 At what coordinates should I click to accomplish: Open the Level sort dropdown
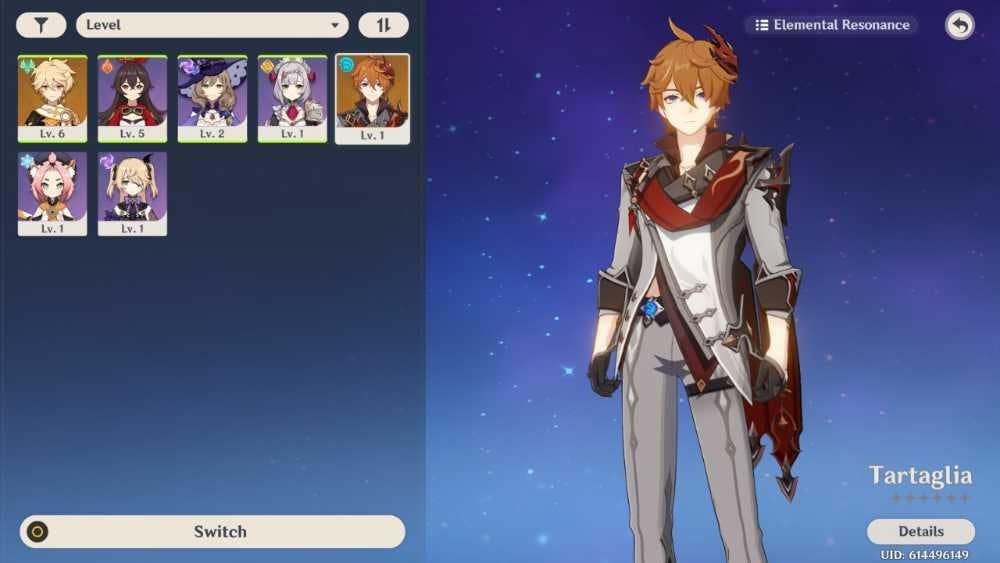(212, 25)
